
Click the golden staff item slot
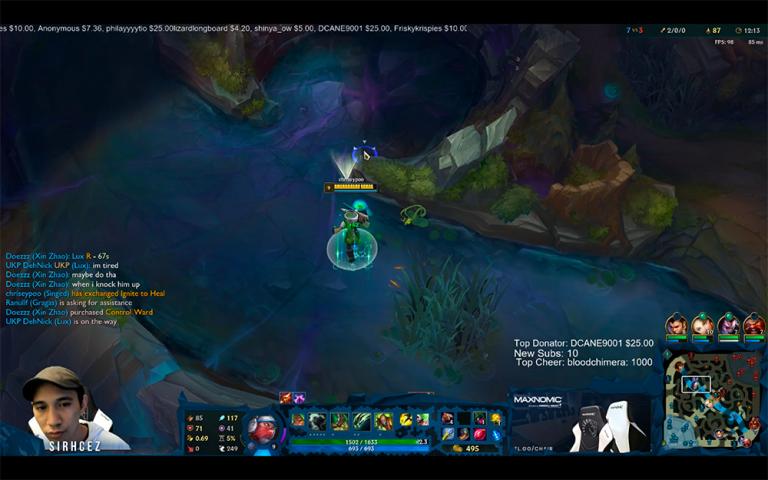447,434
